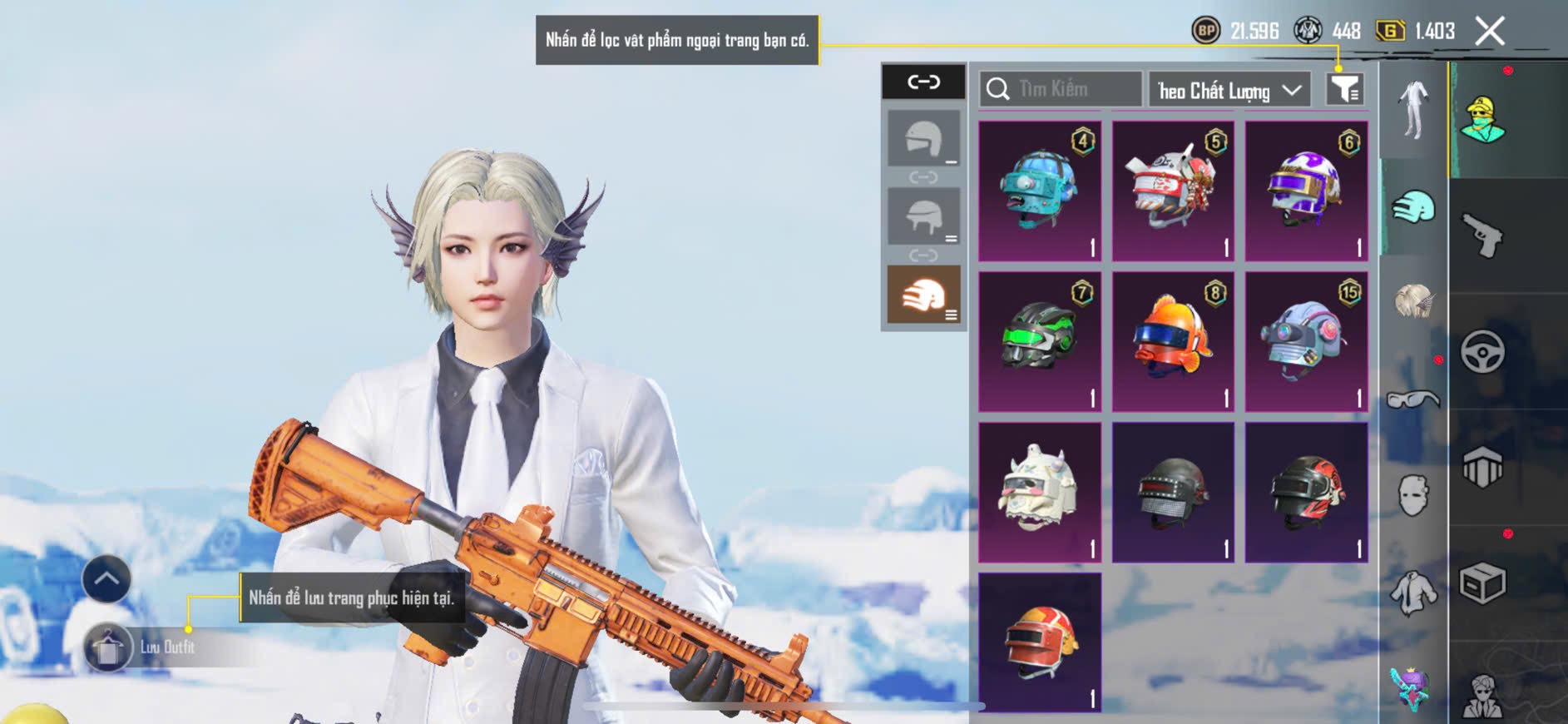The height and width of the screenshot is (724, 1568).
Task: Close the inventory with the X button
Action: point(1490,32)
